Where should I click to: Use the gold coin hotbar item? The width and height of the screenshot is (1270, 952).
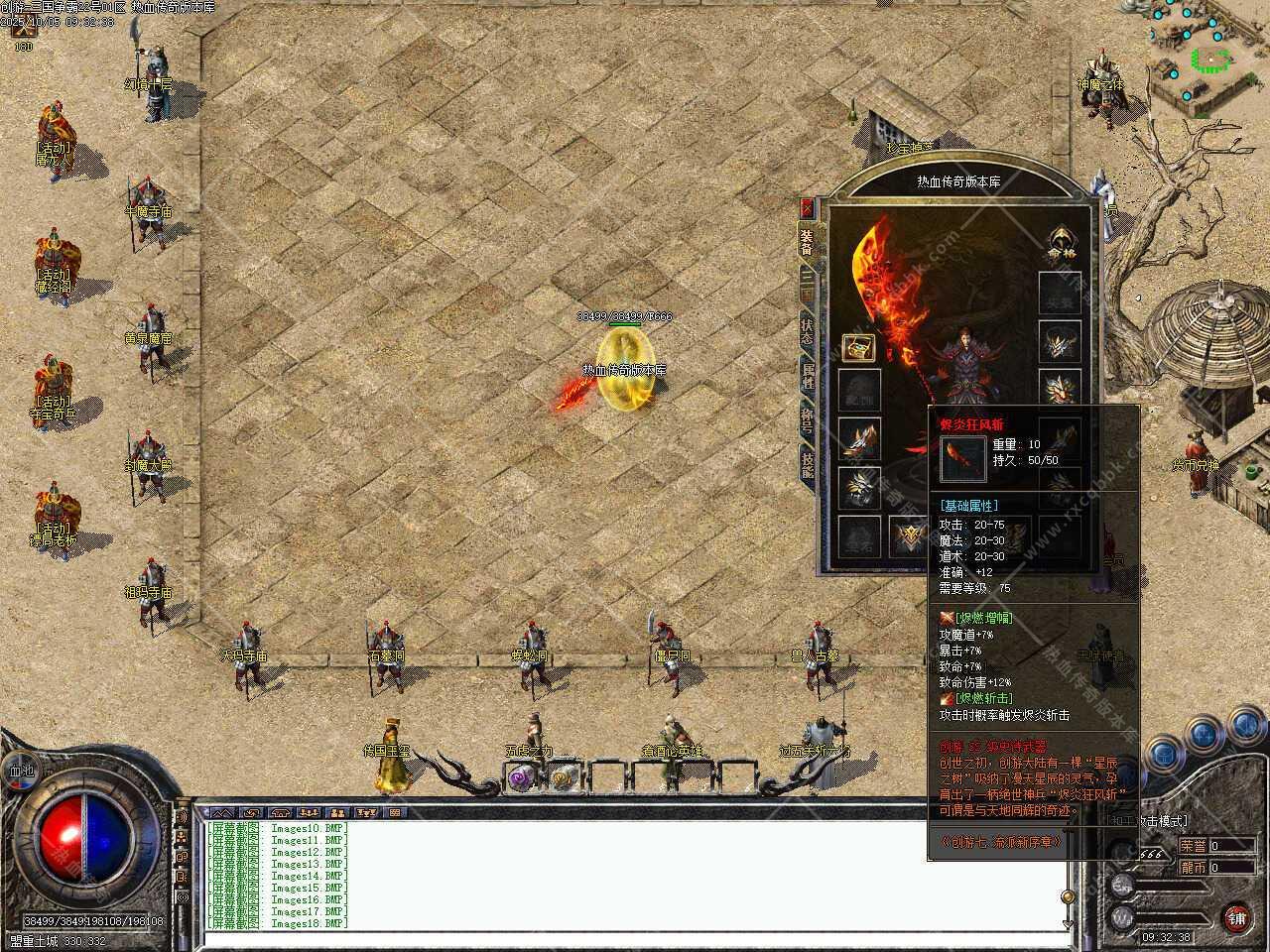tap(565, 777)
